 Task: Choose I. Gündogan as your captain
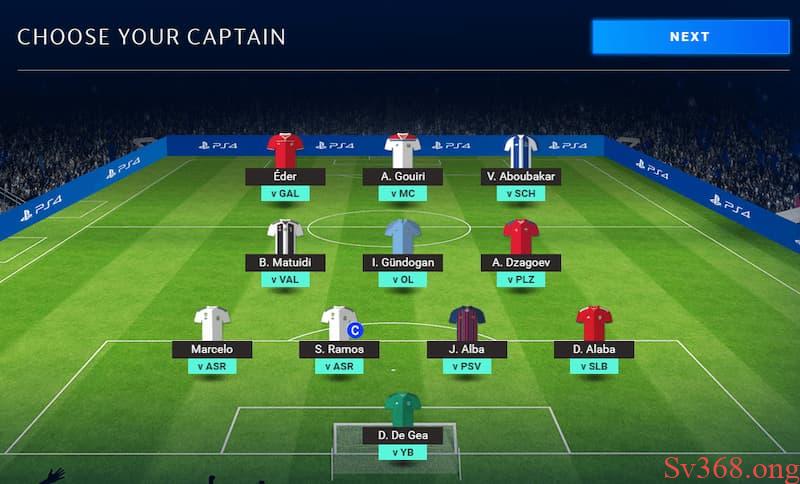[x=402, y=238]
